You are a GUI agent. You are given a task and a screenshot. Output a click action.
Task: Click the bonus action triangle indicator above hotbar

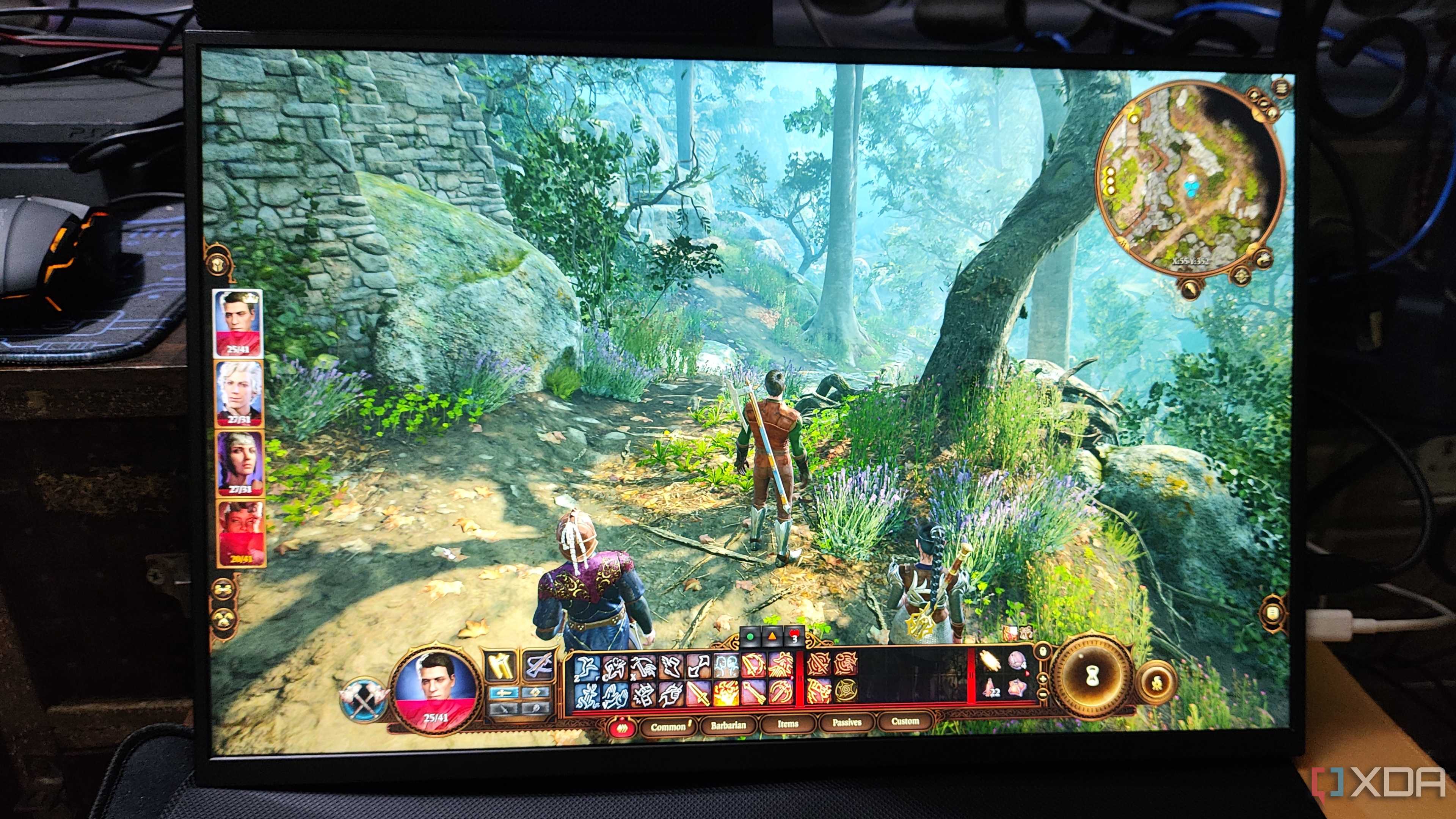pyautogui.click(x=772, y=637)
